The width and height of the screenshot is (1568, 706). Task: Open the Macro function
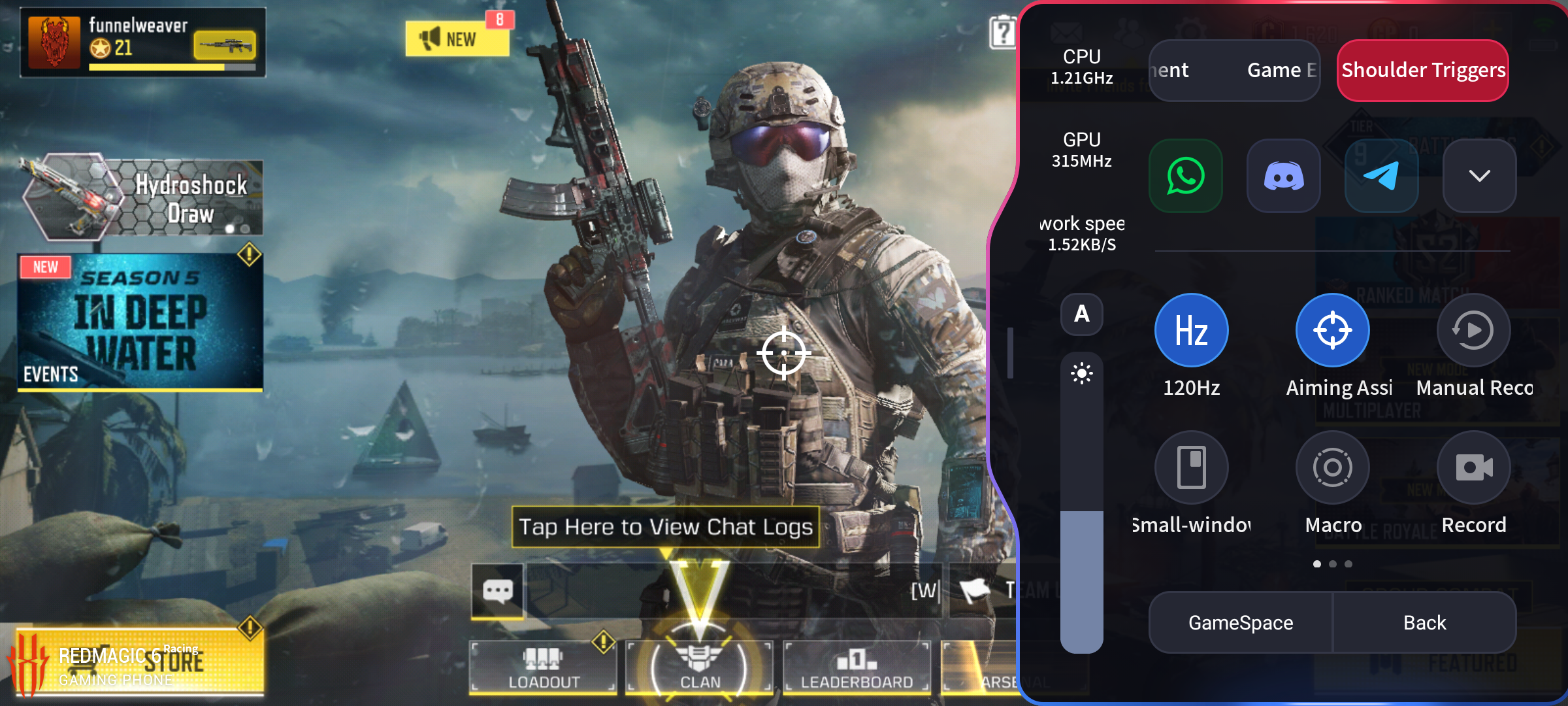tap(1333, 468)
